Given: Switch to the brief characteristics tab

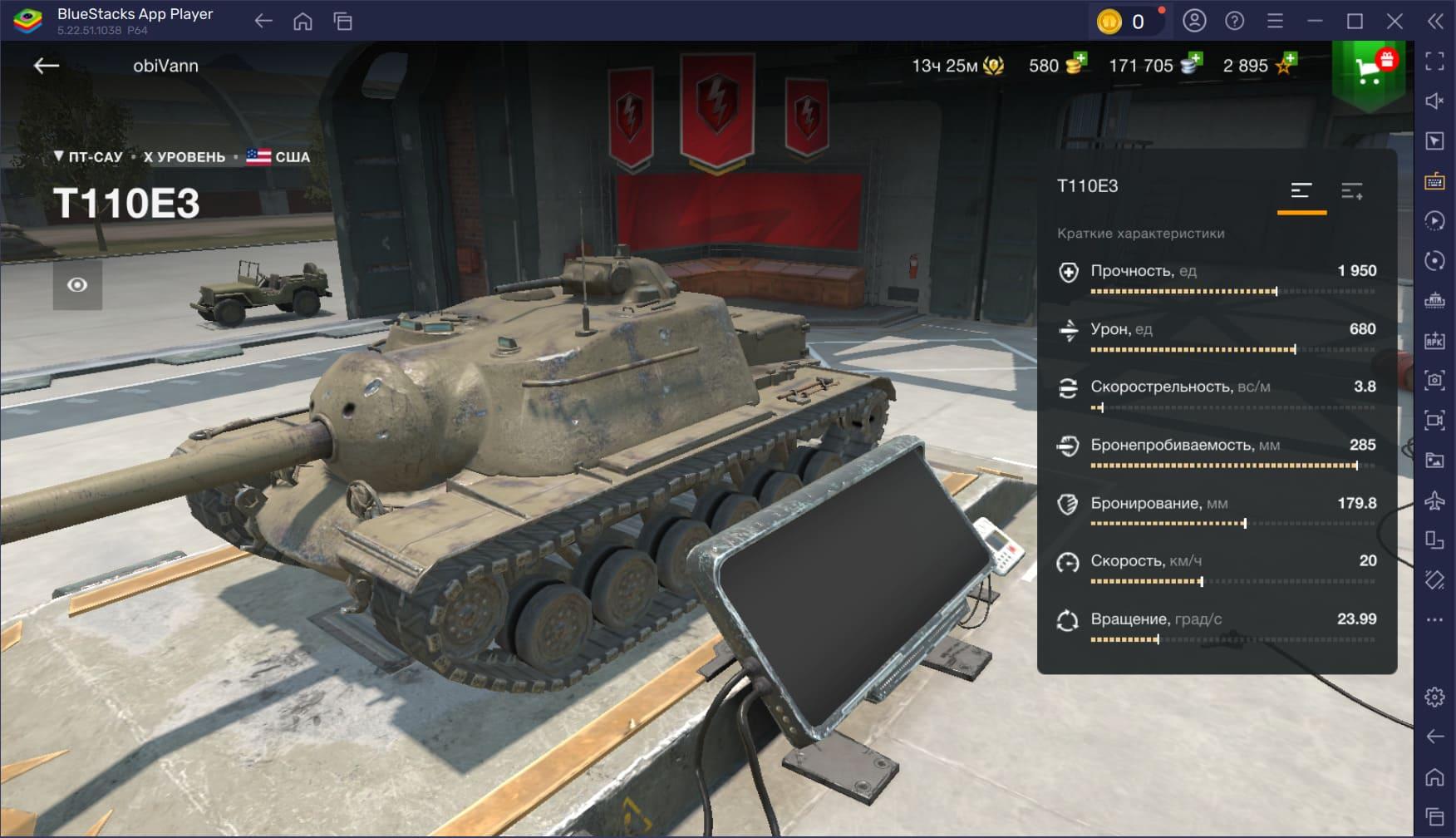Looking at the screenshot, I should tap(1301, 192).
